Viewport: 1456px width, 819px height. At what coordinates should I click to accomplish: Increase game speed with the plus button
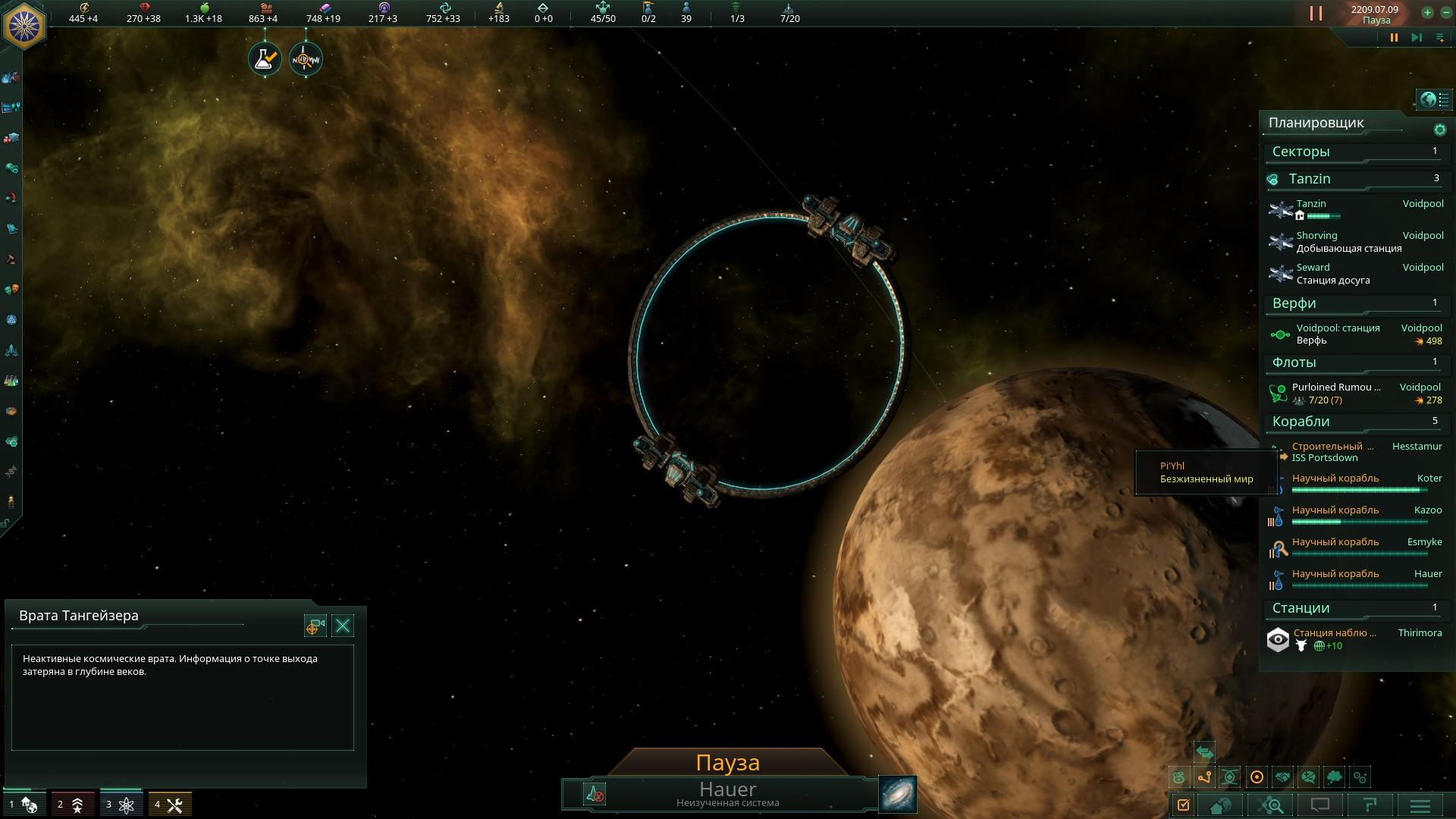click(x=1427, y=12)
